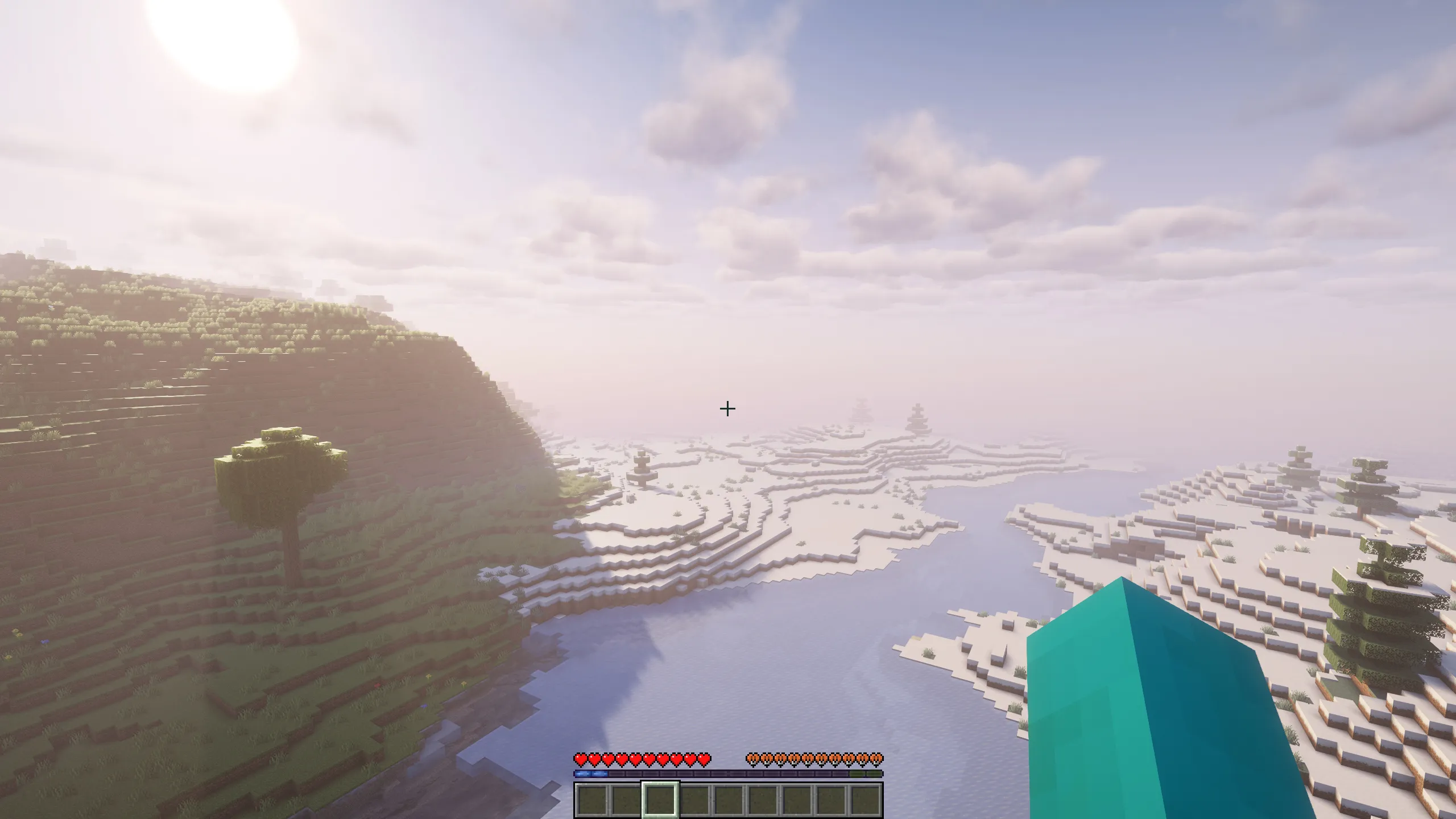The height and width of the screenshot is (819, 1456).
Task: Click the leftmost red heart icon
Action: 581,759
